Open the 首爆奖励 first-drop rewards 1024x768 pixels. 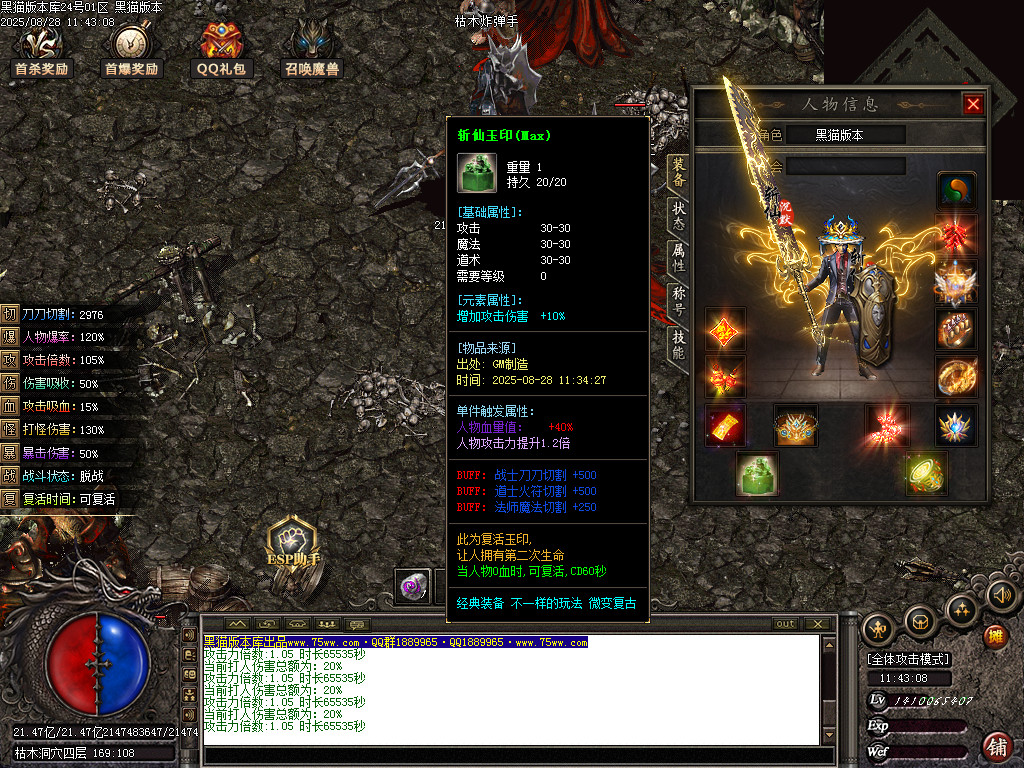[x=132, y=50]
